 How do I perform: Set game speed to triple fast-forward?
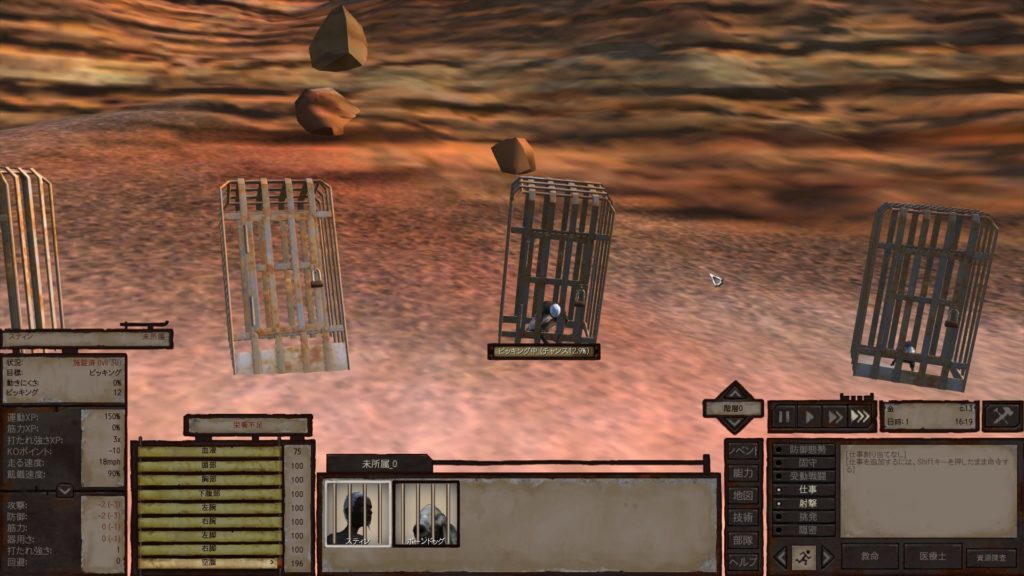tap(860, 416)
